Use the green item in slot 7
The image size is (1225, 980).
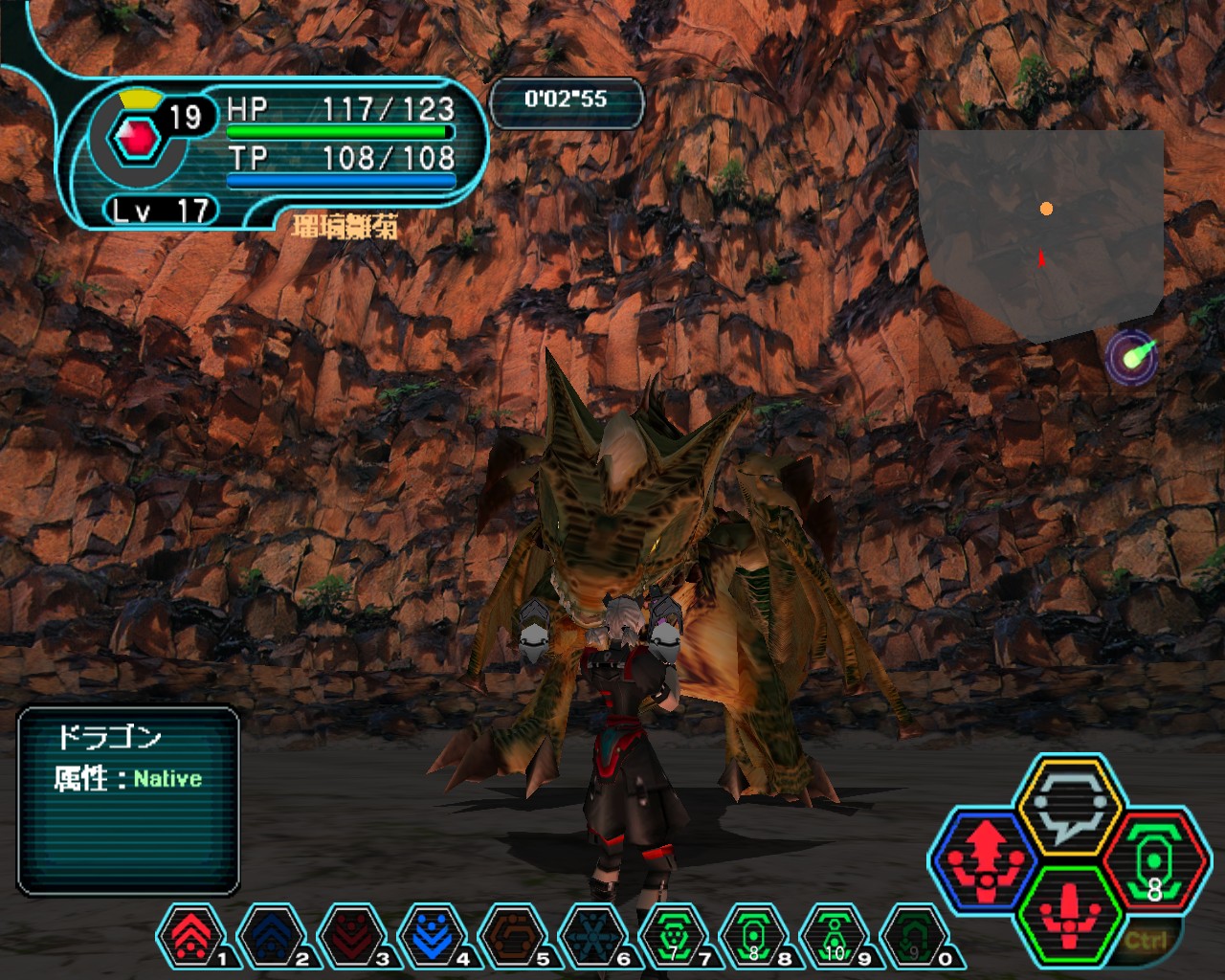(x=673, y=935)
